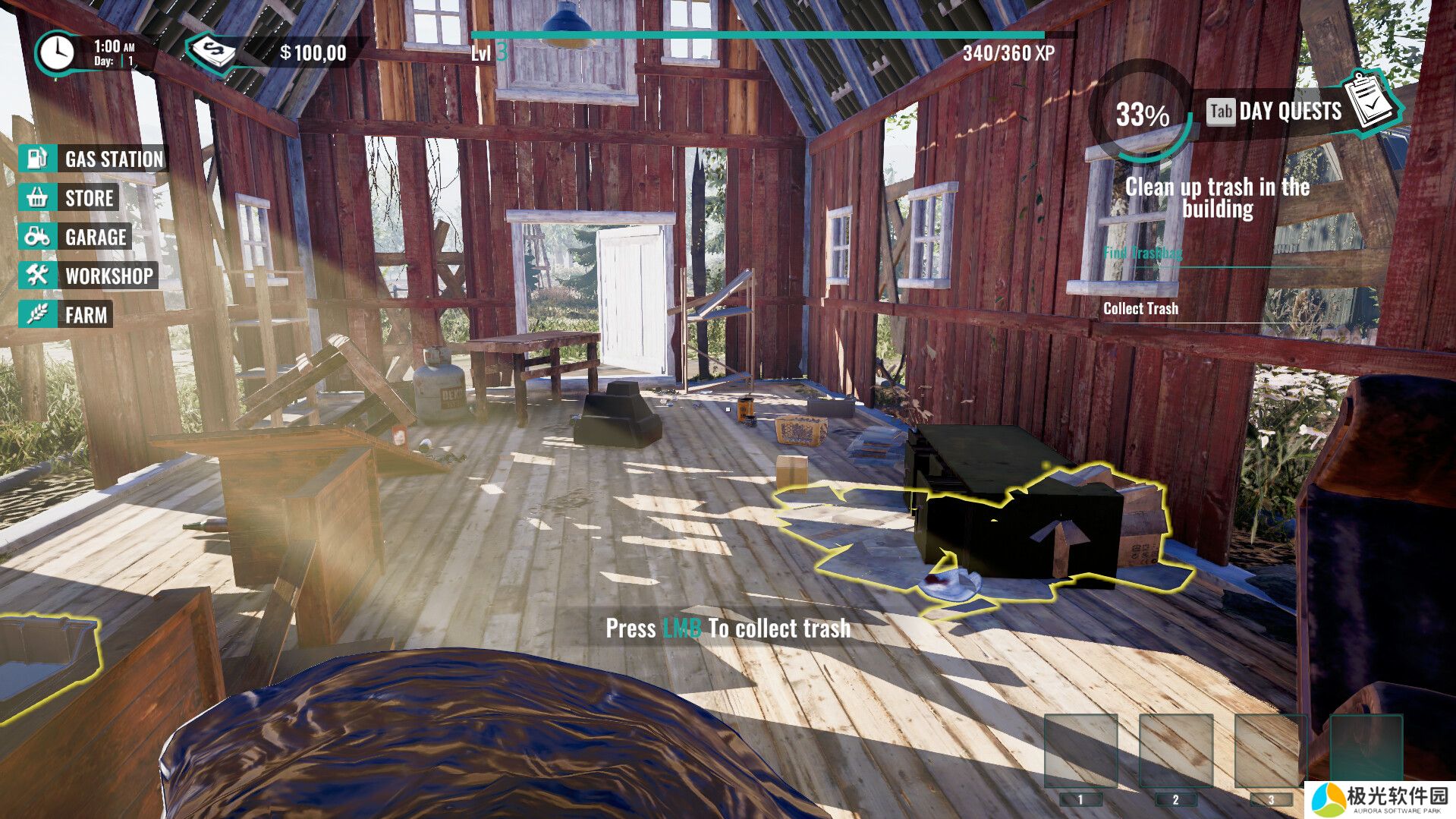Select the Farm menu entry

[67, 314]
